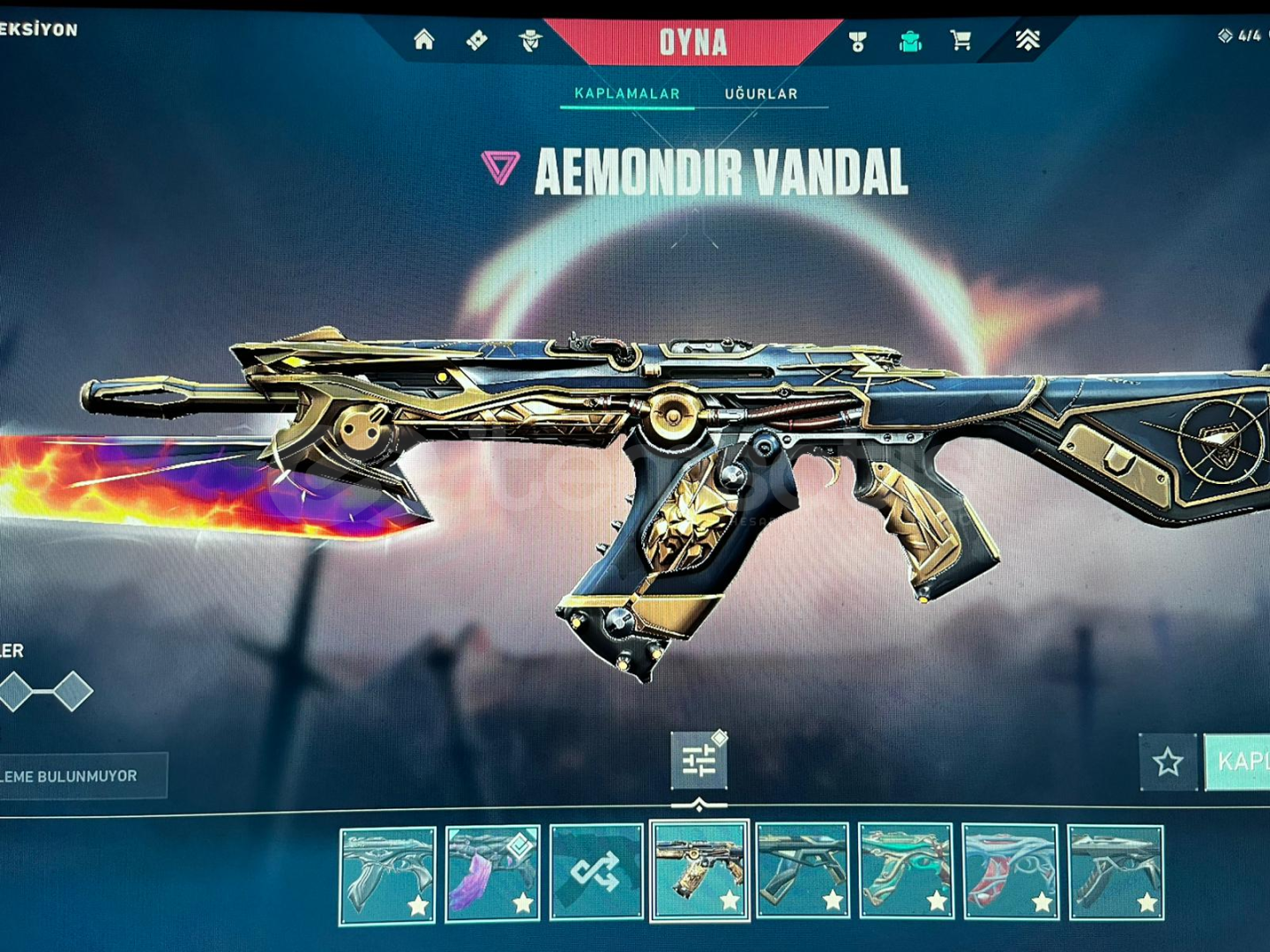Image resolution: width=1270 pixels, height=952 pixels.
Task: Choose the Vandal skin with purple cloth
Action: point(492,873)
